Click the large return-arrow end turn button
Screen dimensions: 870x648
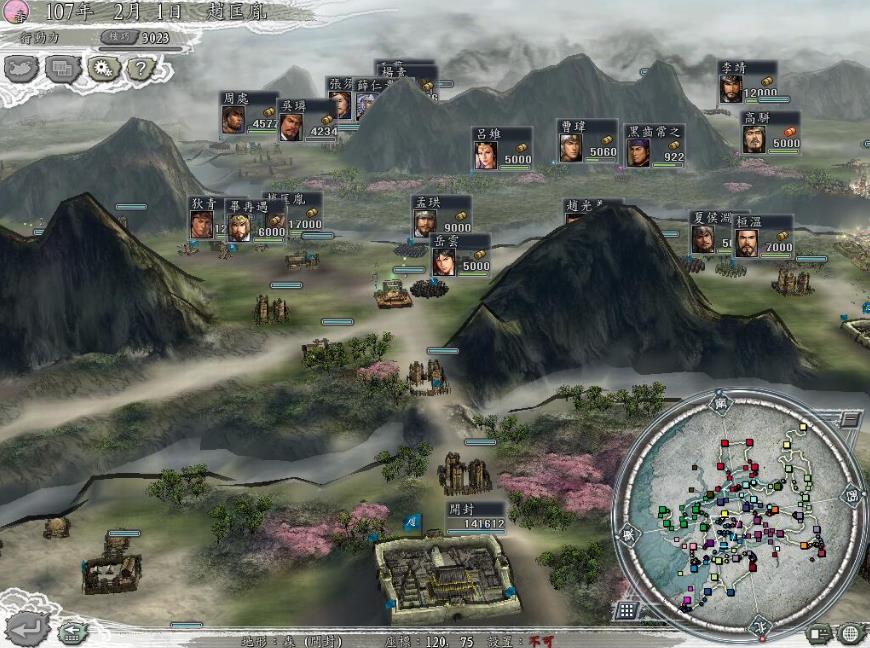coord(26,628)
